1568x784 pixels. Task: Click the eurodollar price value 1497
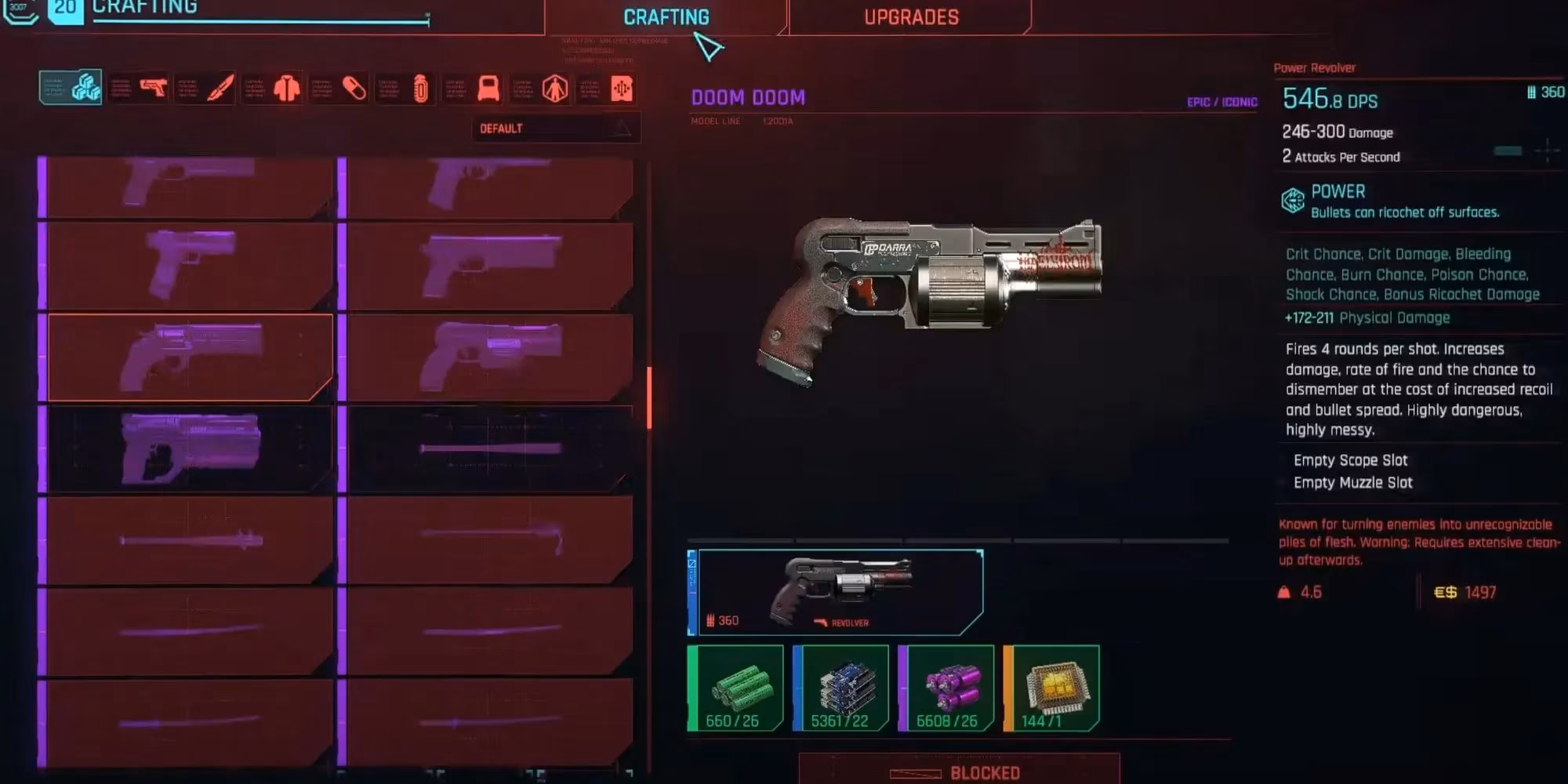coord(1480,593)
